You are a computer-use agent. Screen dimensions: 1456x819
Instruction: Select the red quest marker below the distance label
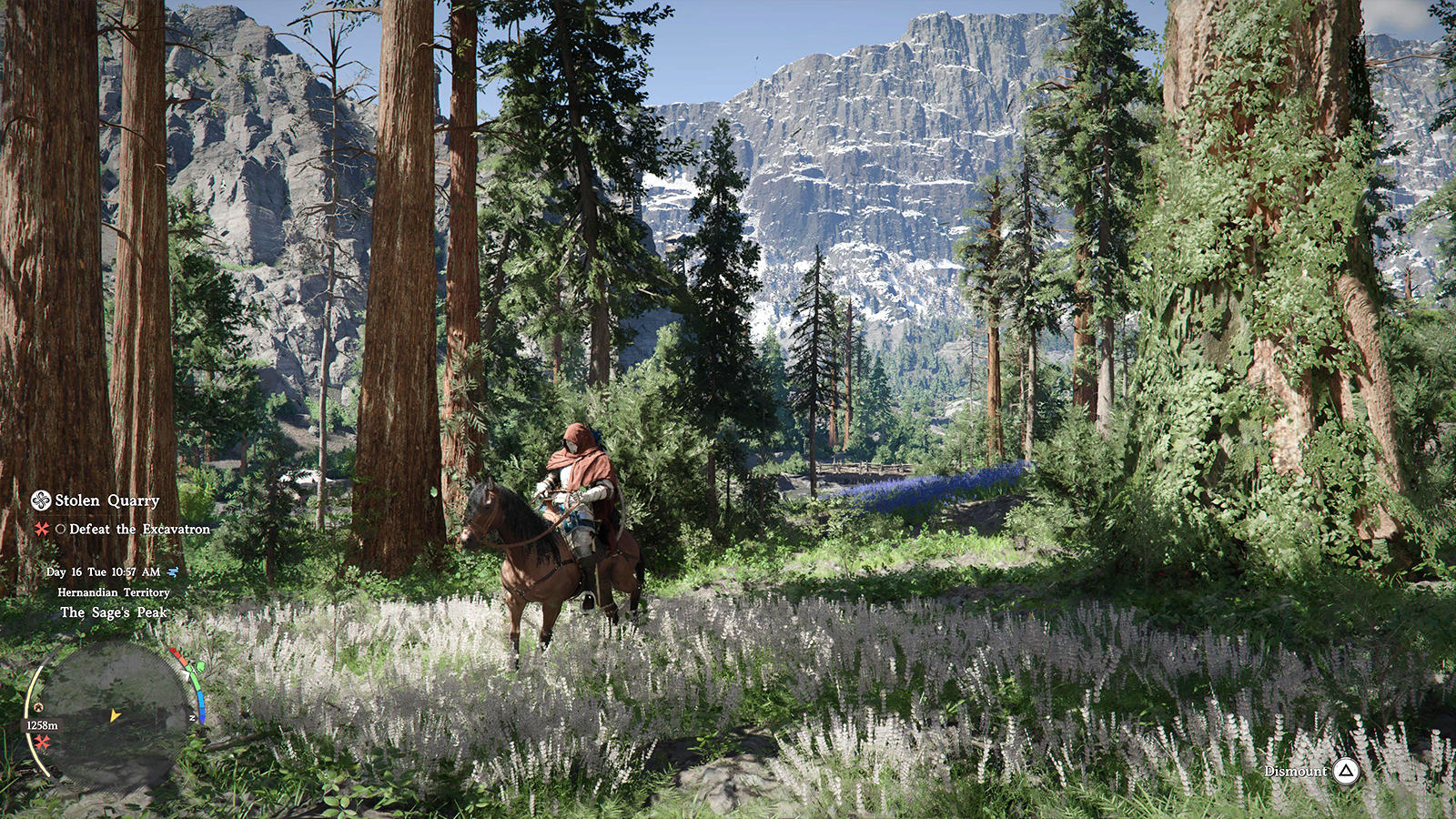click(43, 743)
